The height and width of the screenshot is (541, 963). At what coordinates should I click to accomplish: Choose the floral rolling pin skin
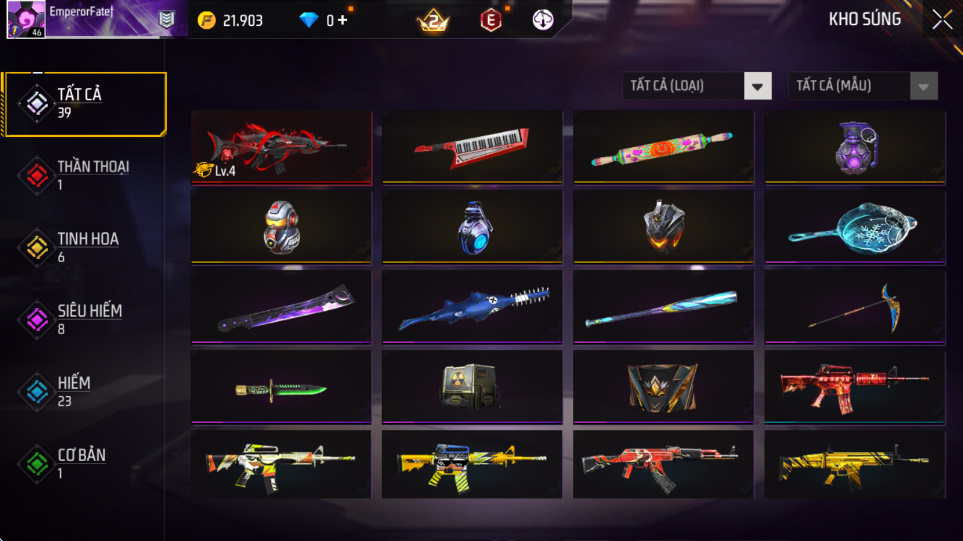(663, 147)
